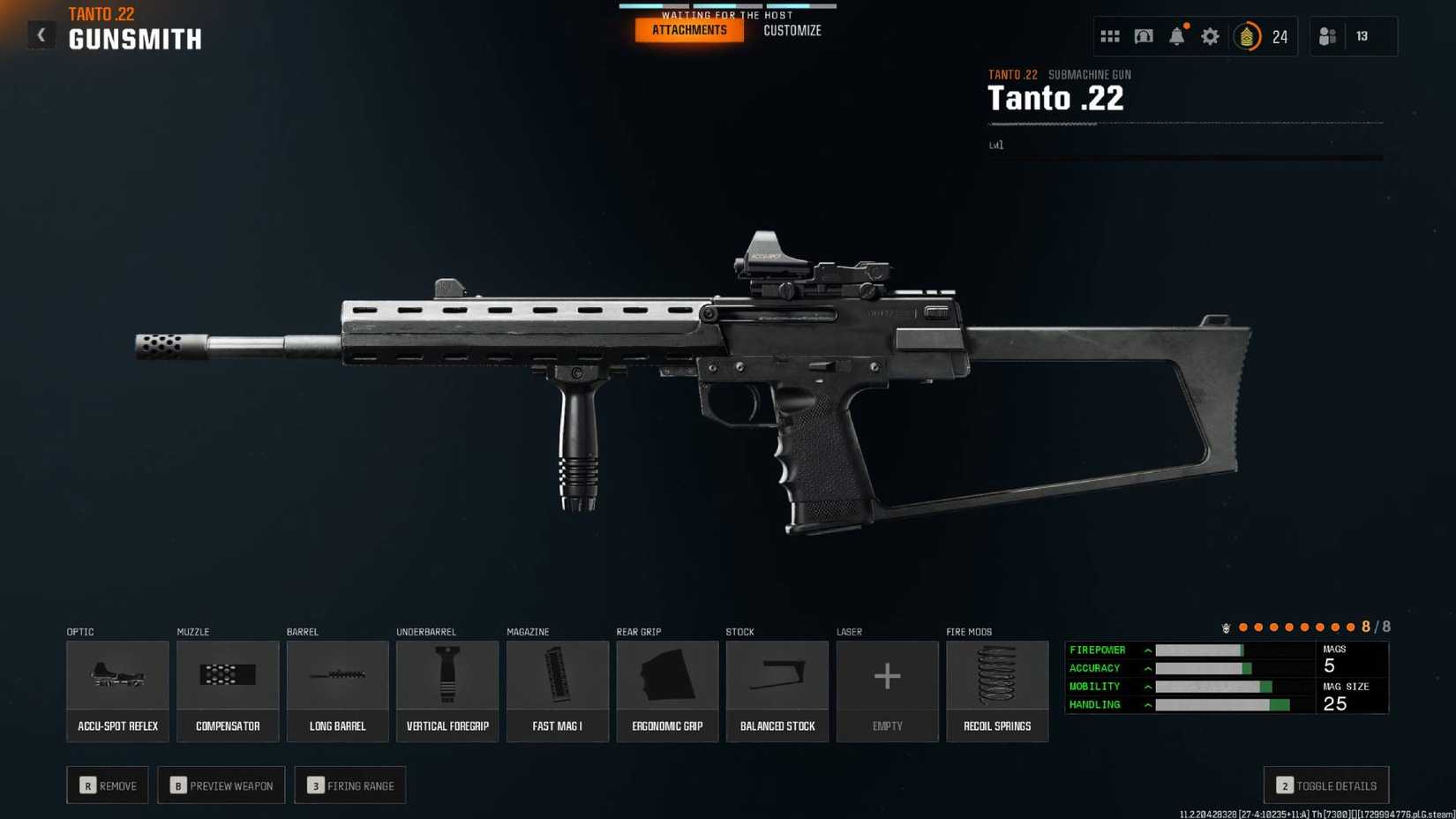Click the player rank emblem showing 24
Screen dimensions: 1456x819
[x=1247, y=37]
